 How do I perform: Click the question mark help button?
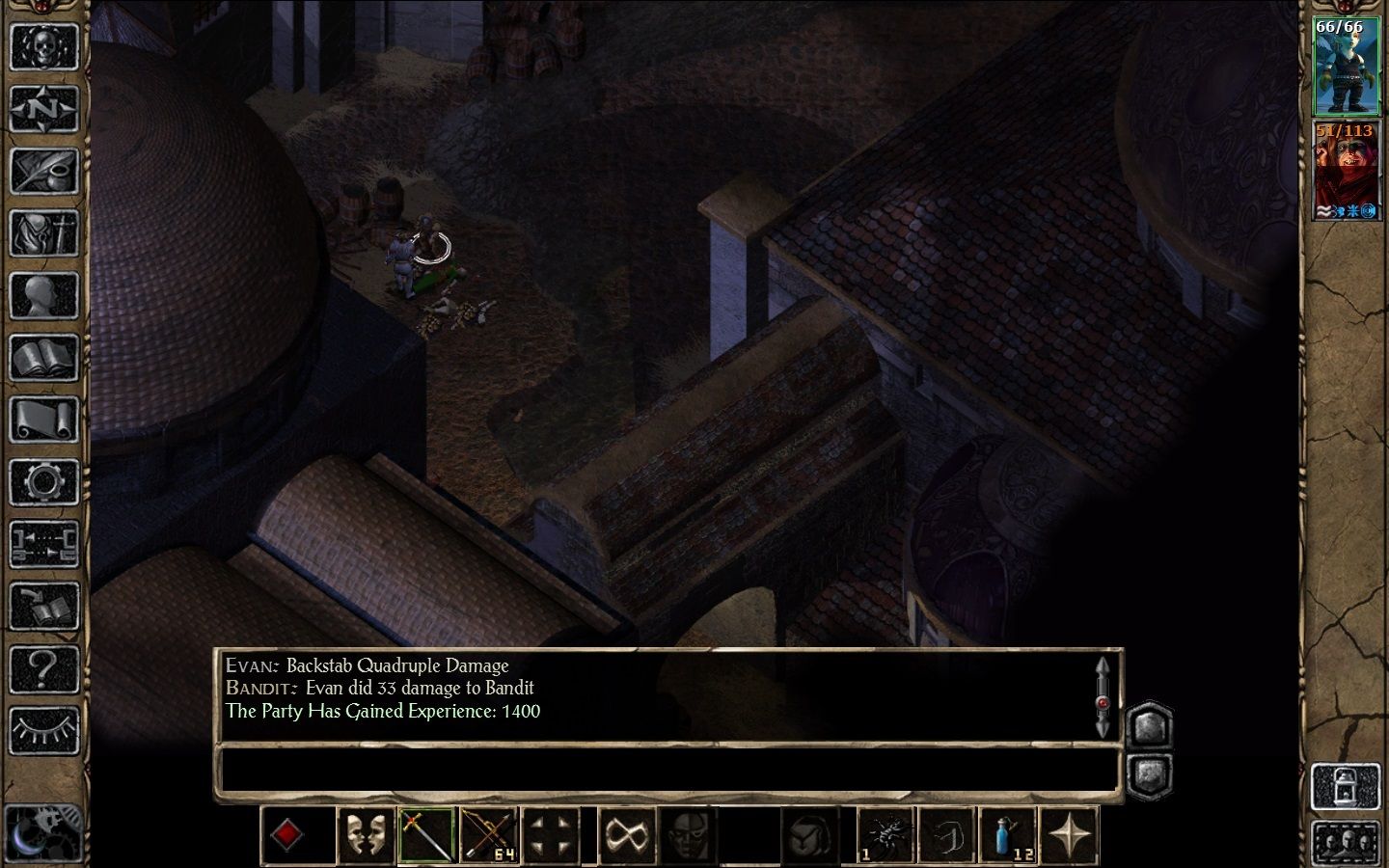[43, 667]
